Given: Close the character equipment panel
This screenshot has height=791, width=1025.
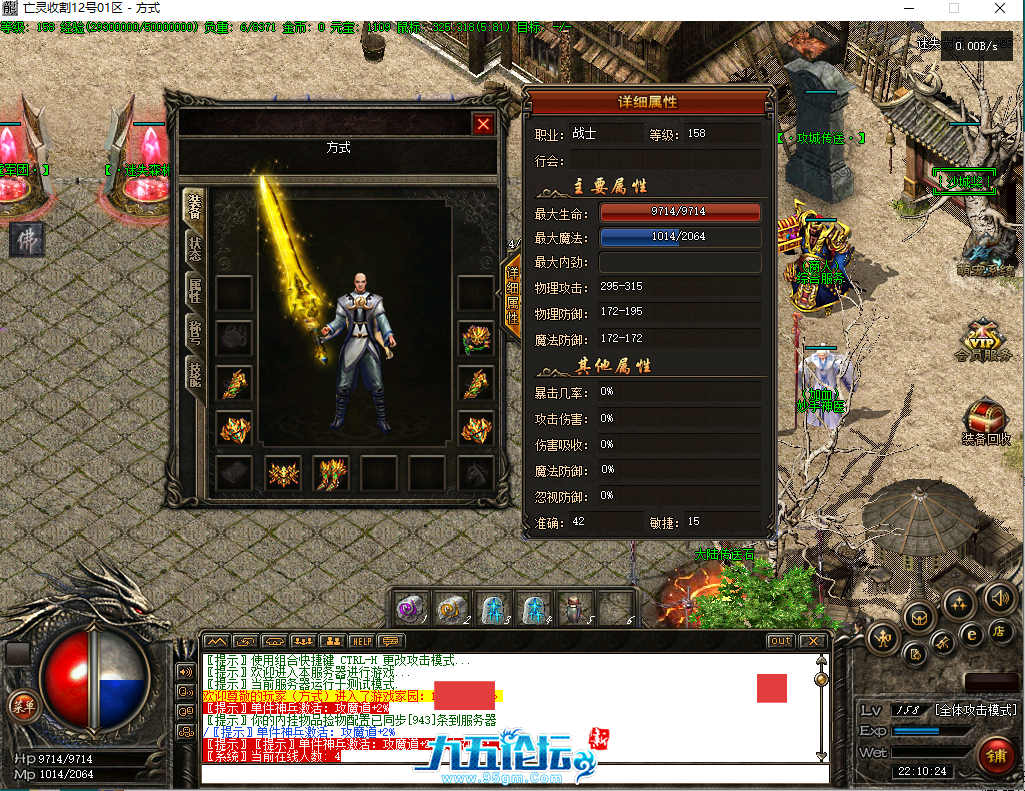Looking at the screenshot, I should coord(484,124).
